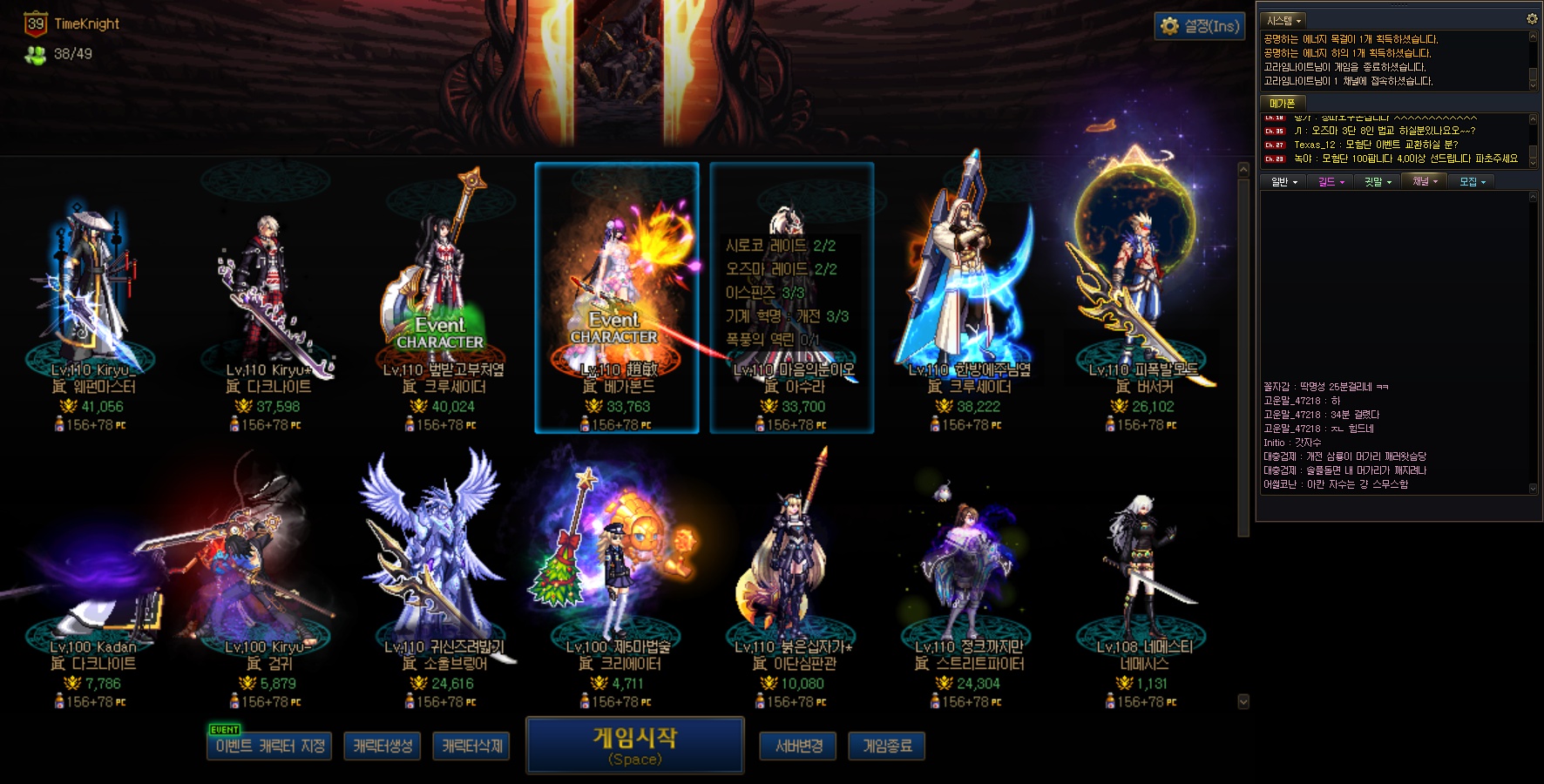The image size is (1544, 784).
Task: Exit with the 게임종료 button
Action: [886, 747]
